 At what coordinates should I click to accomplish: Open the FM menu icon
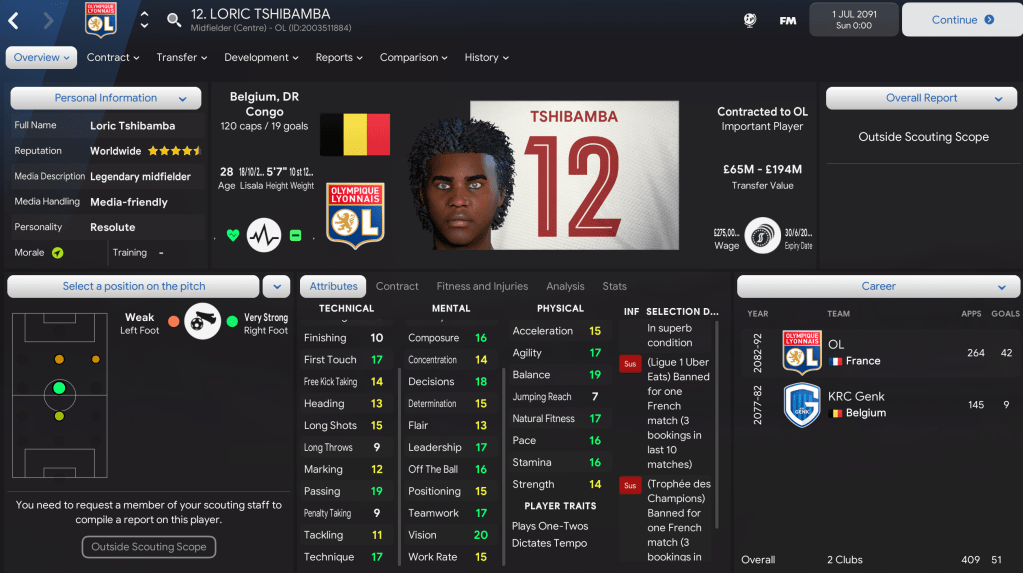pos(788,20)
